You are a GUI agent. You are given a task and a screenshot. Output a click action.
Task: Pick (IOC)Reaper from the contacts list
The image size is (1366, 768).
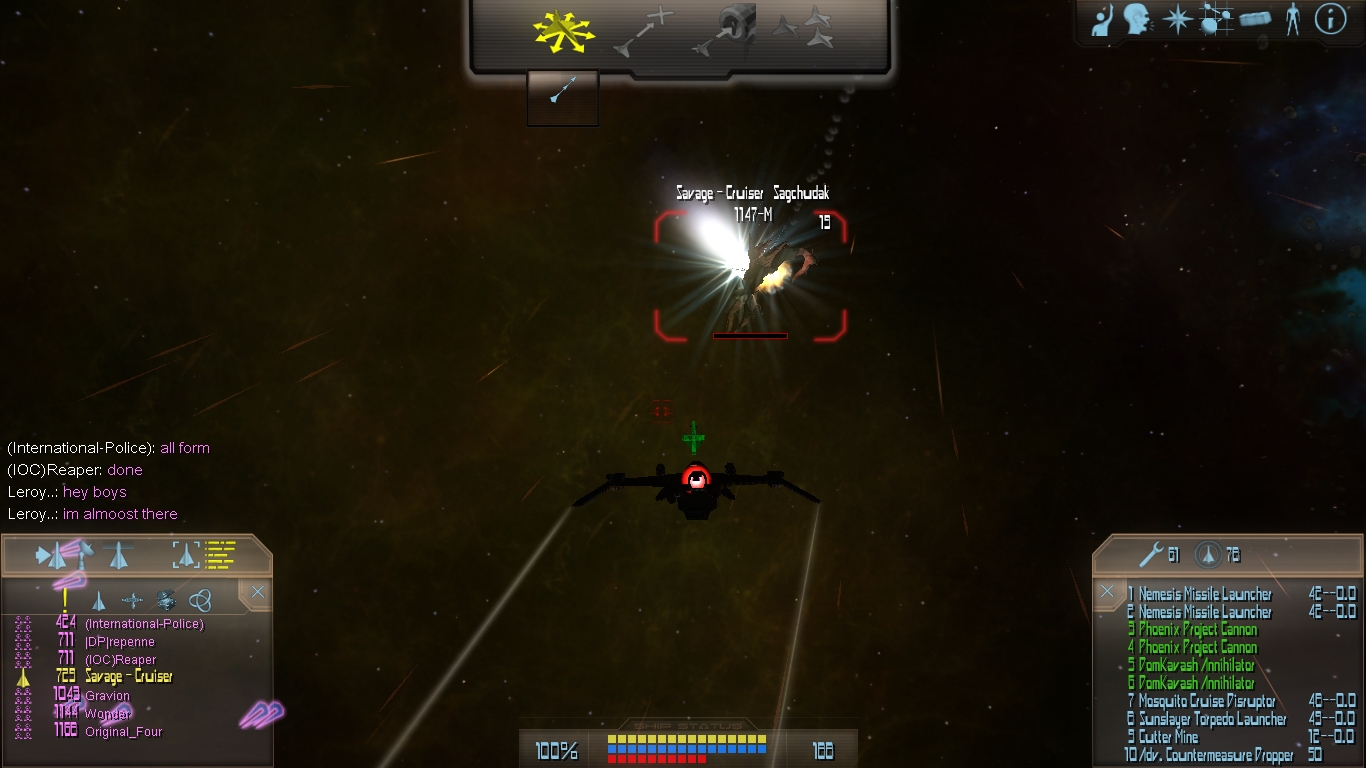[120, 660]
